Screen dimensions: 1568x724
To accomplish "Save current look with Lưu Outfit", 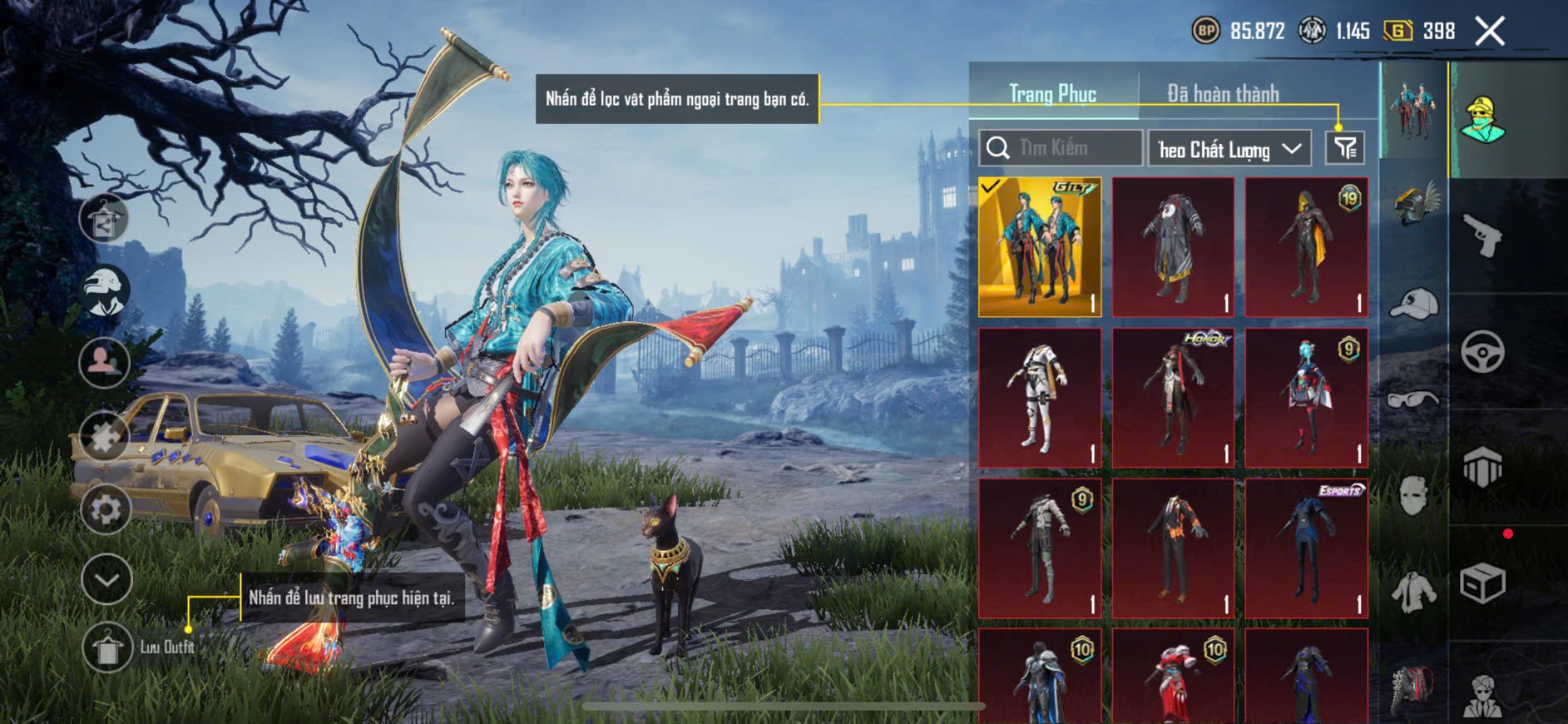I will [x=107, y=647].
